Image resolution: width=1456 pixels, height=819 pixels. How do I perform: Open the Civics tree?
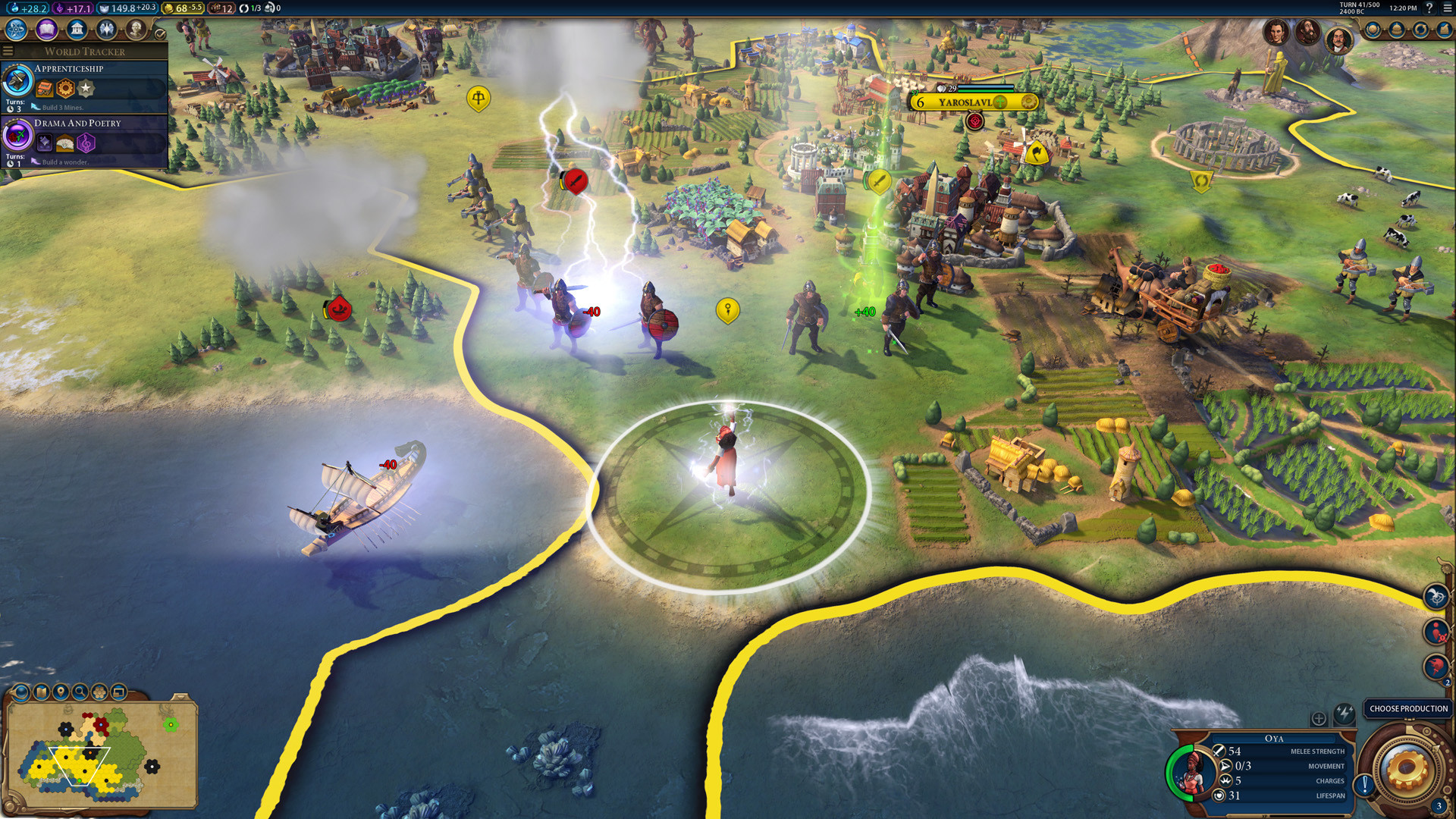(46, 30)
